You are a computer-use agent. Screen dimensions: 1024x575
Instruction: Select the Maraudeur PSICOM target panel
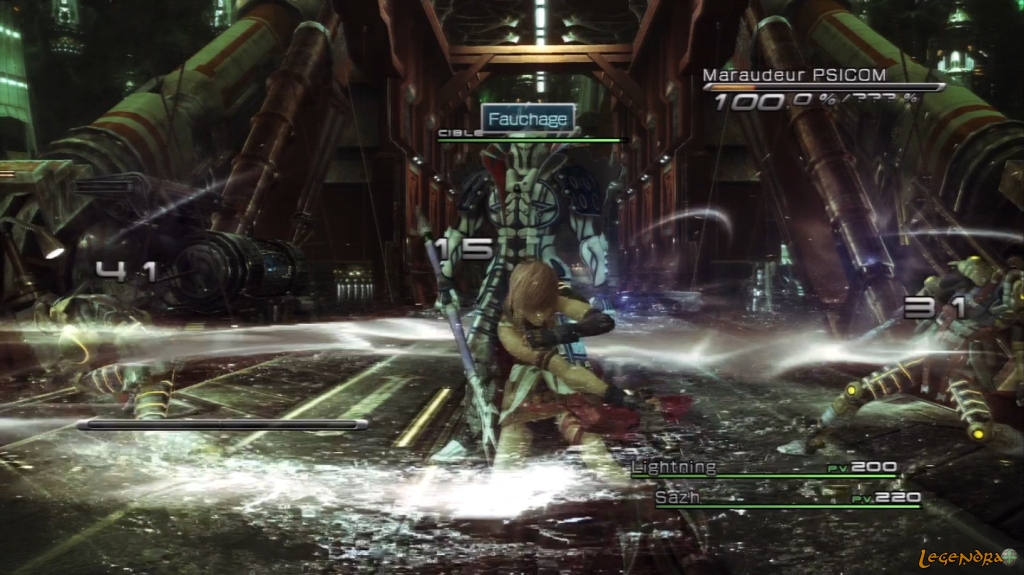[x=822, y=87]
